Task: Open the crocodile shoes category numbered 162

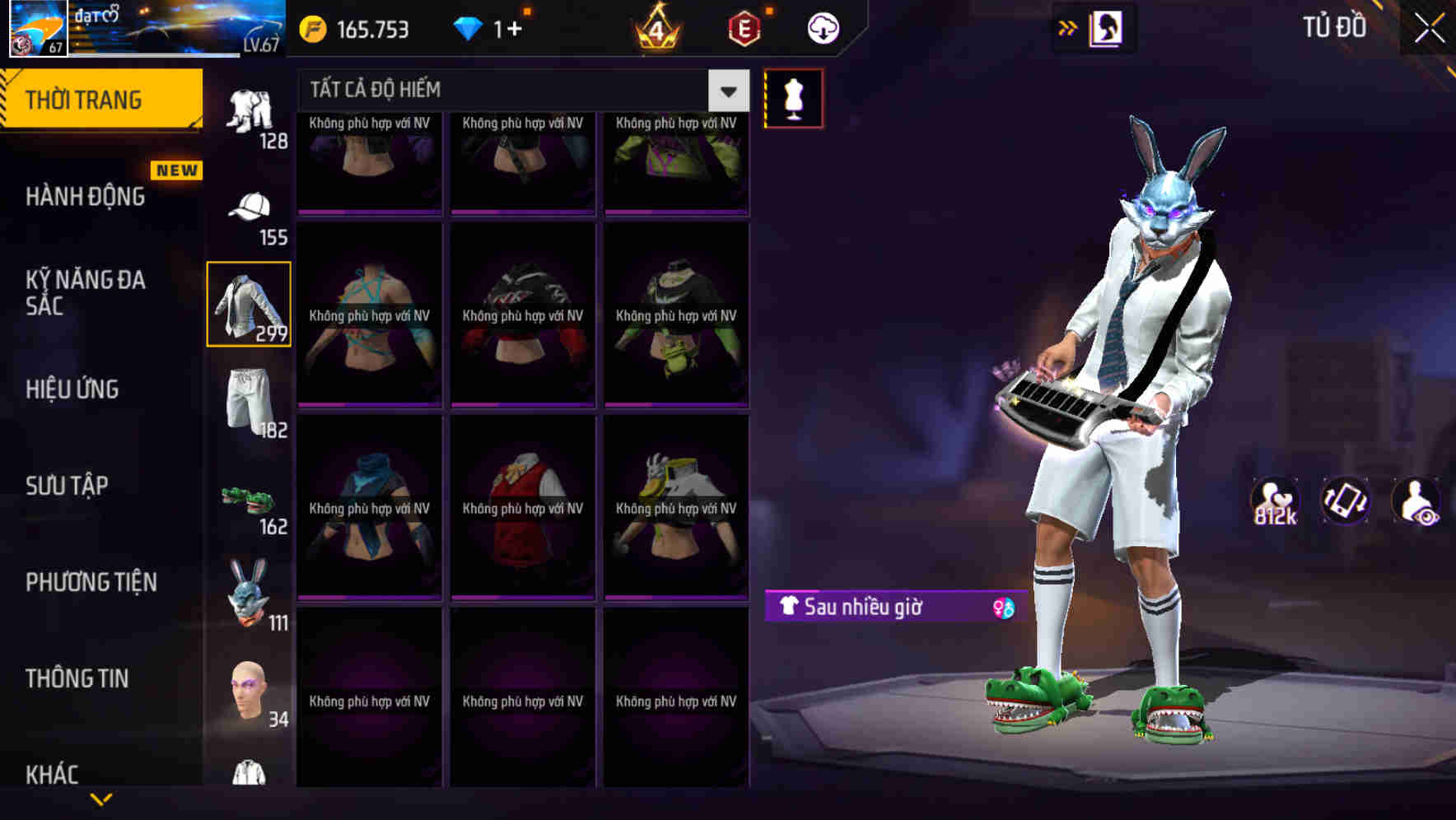Action: pos(249,498)
